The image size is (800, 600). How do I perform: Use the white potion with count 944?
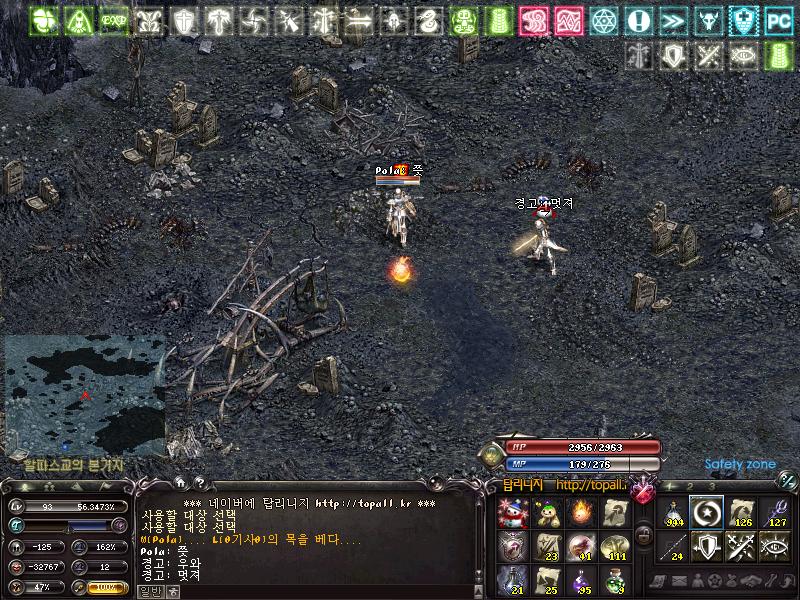pyautogui.click(x=673, y=513)
